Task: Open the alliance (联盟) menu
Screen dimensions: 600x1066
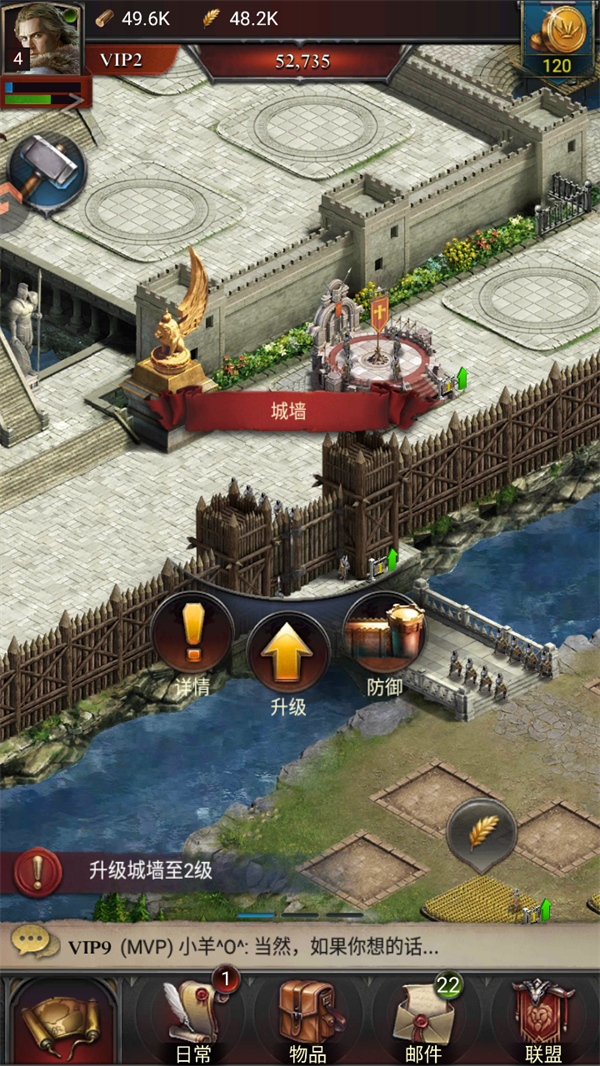Action: point(543,1022)
